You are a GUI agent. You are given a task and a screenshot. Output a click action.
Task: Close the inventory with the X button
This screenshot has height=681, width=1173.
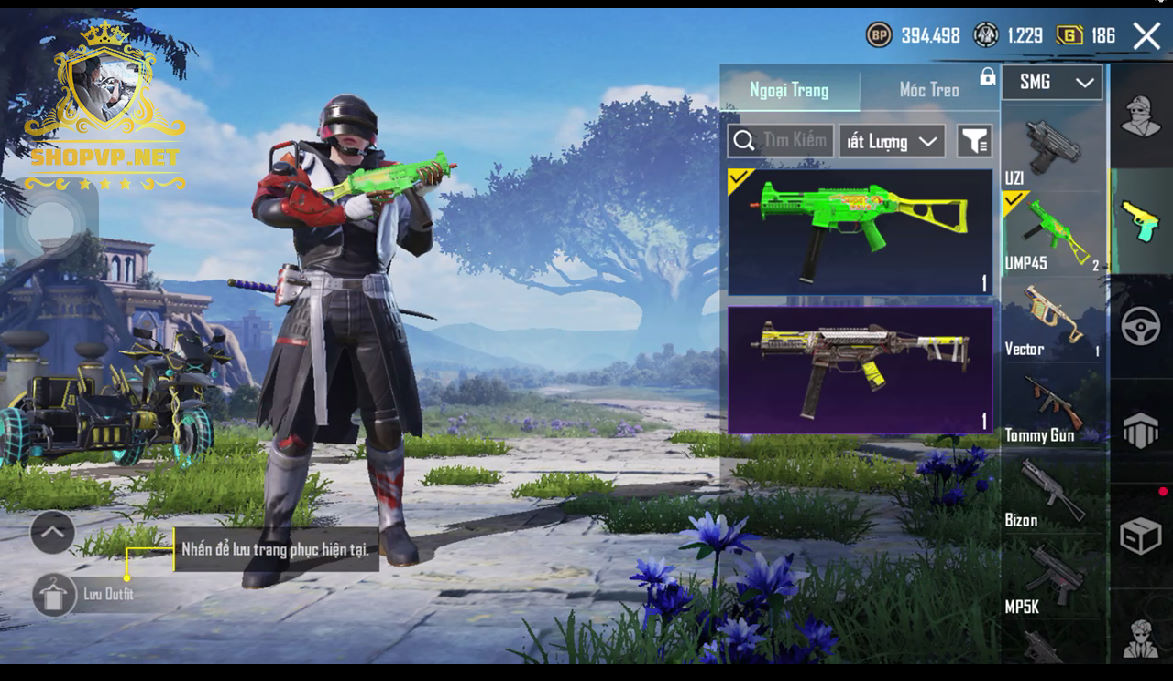click(x=1146, y=37)
